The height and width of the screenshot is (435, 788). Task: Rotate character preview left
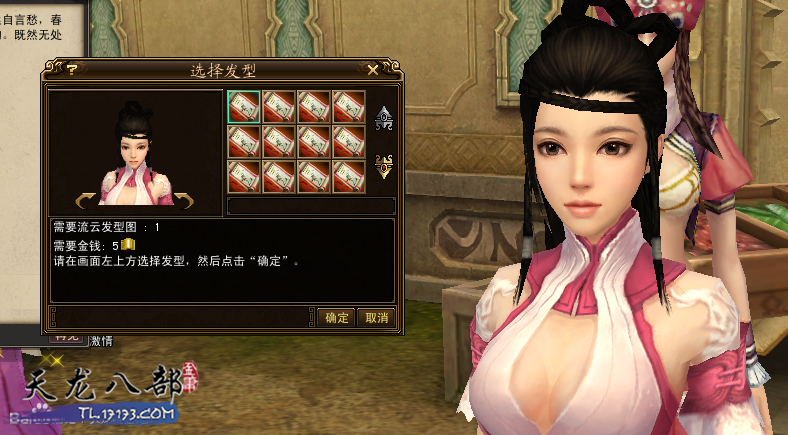[x=86, y=197]
